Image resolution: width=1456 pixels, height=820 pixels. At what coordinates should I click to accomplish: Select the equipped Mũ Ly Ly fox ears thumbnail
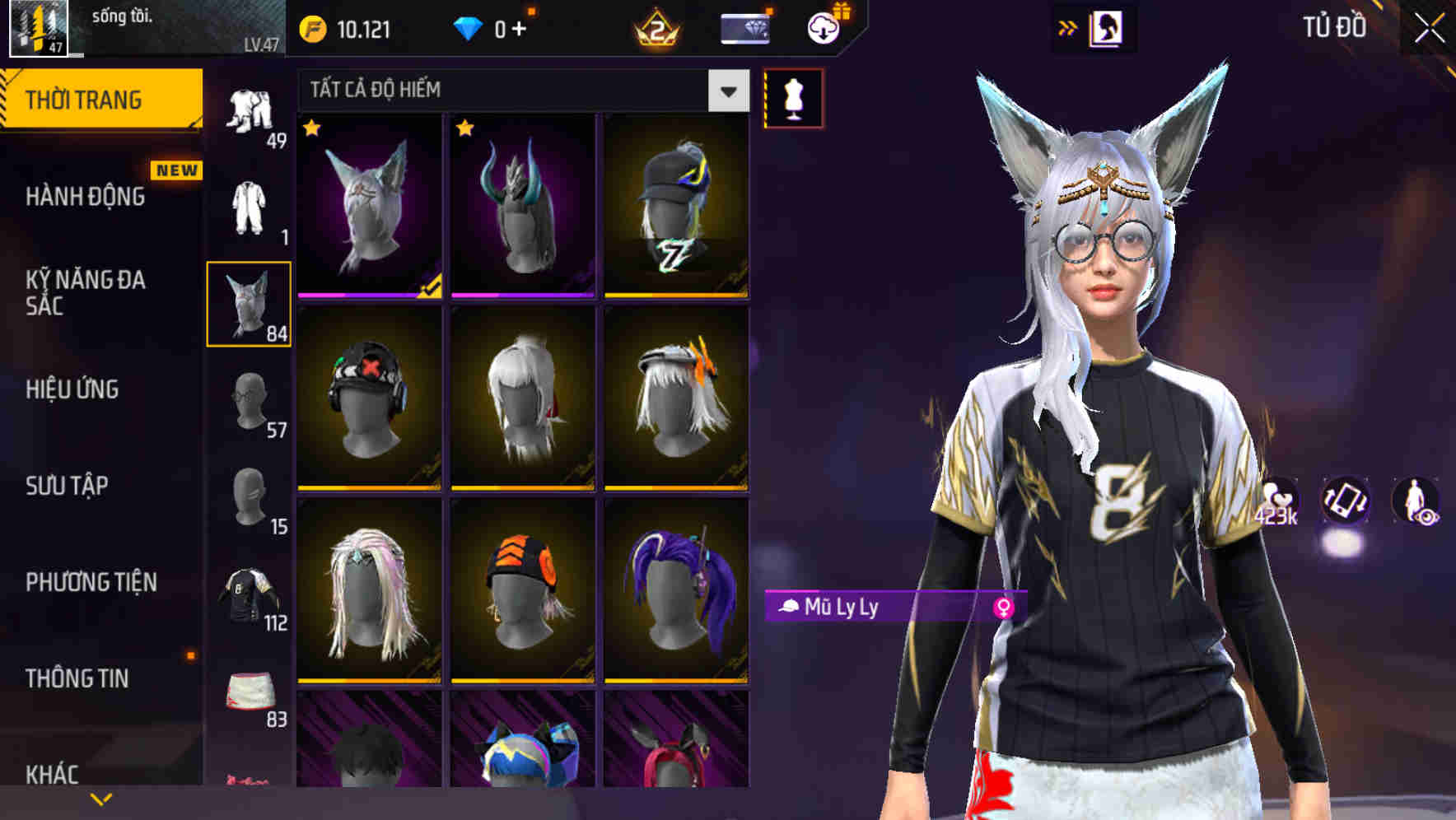tap(368, 205)
